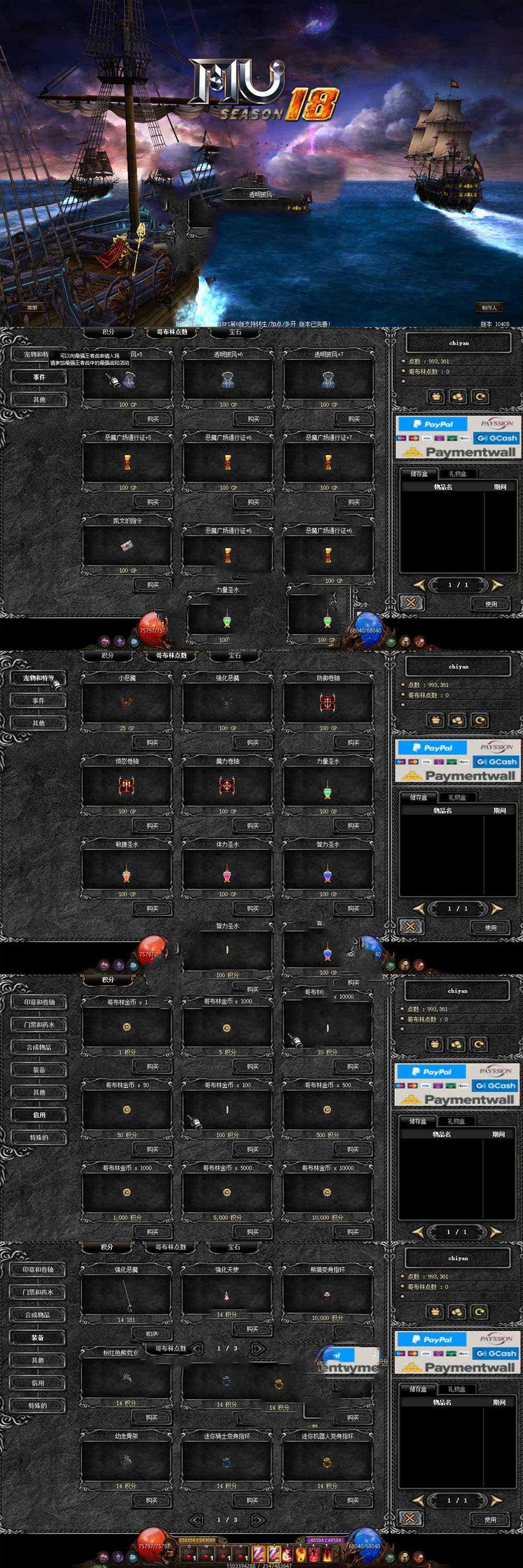Open the 菜单 menu button

coord(32,307)
